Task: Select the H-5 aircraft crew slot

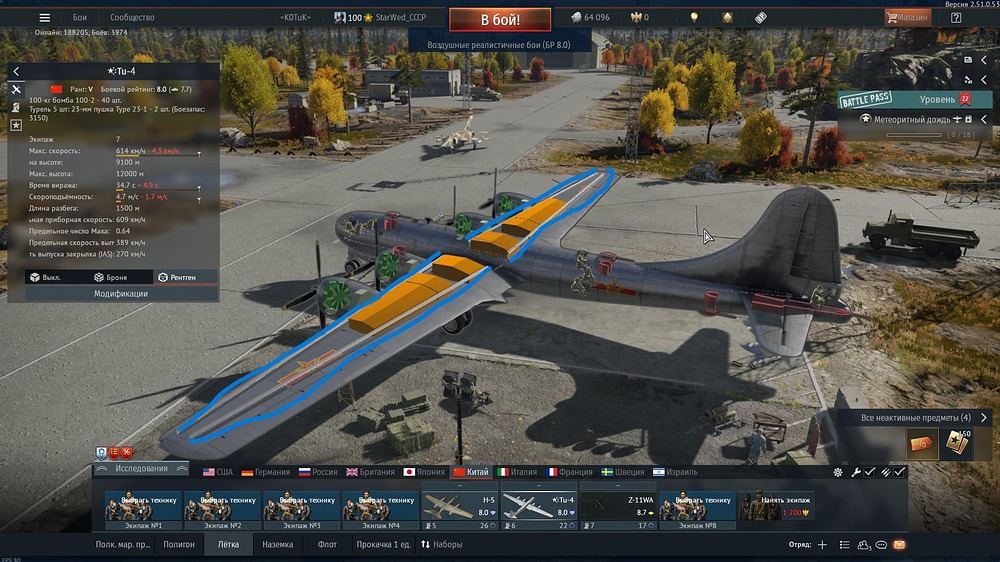Action: click(459, 507)
